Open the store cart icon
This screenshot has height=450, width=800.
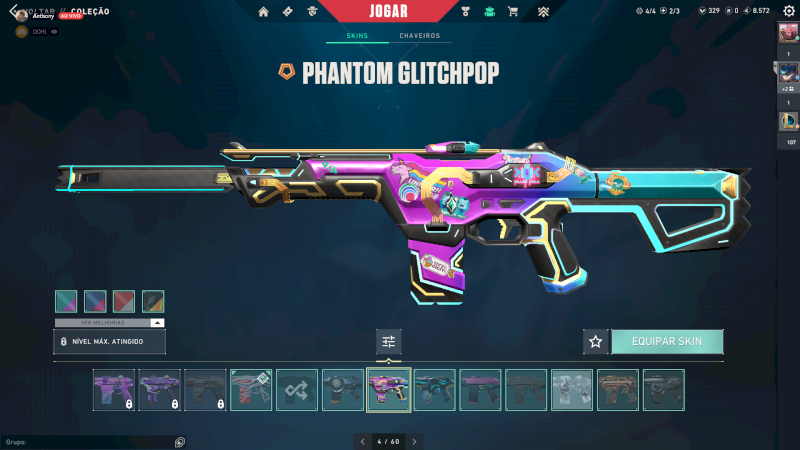(513, 12)
